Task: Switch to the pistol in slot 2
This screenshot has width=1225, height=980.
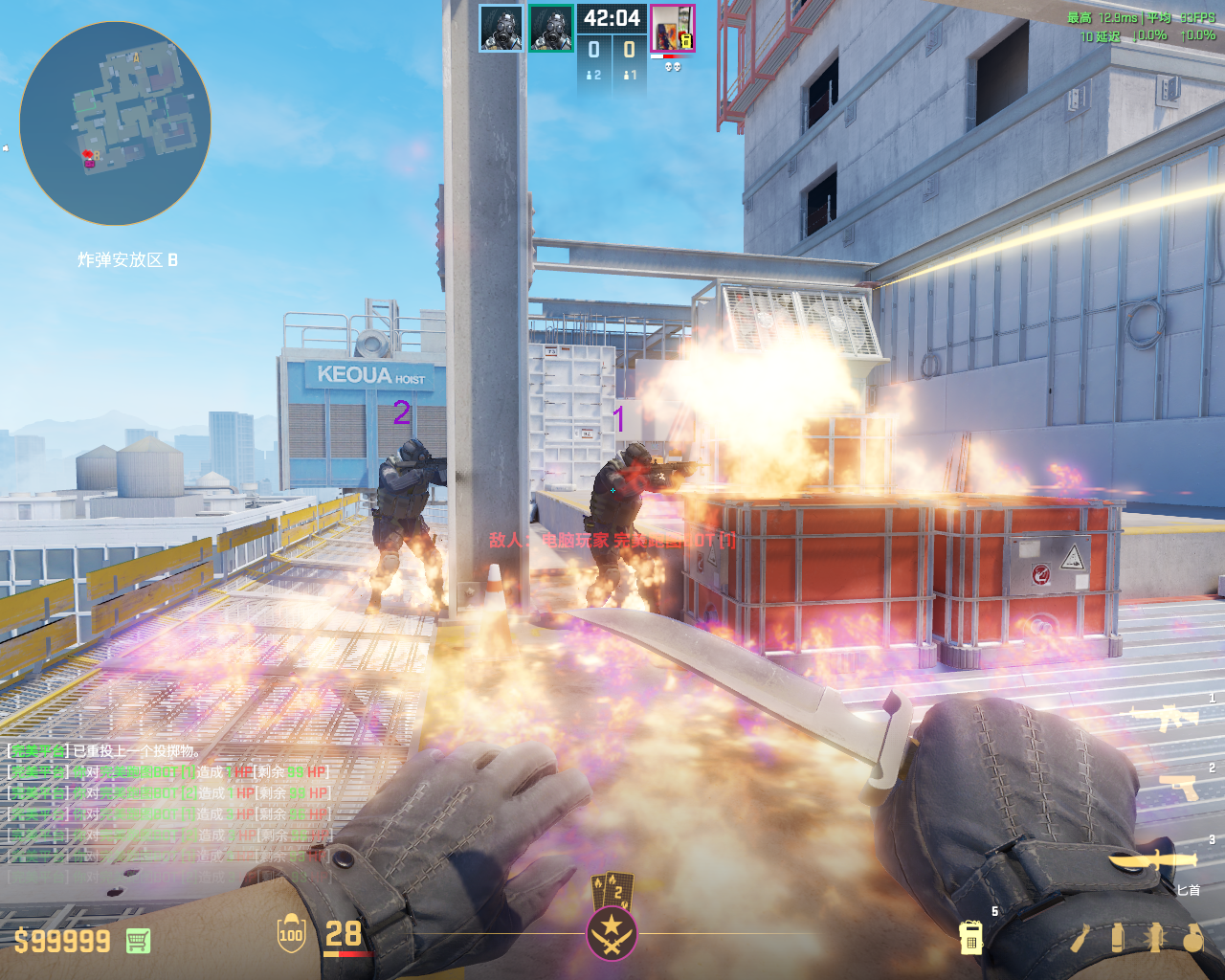Action: coord(1177,787)
